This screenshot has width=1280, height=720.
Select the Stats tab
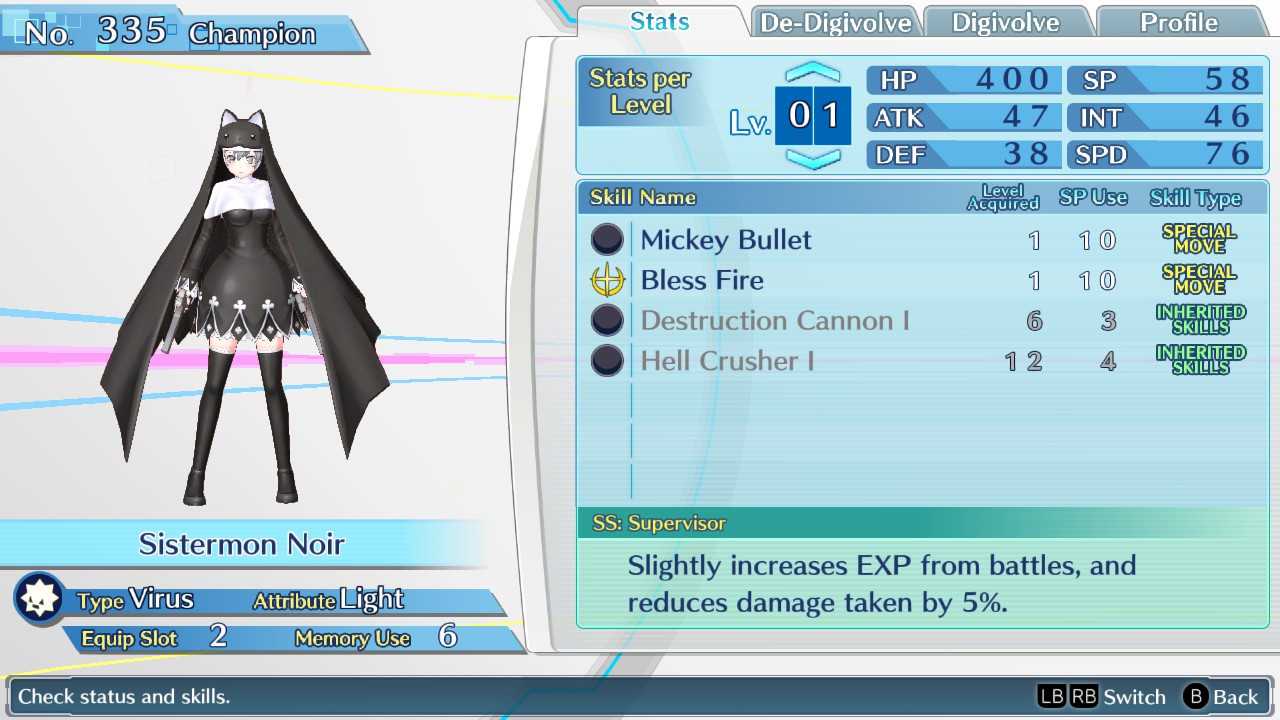point(659,20)
